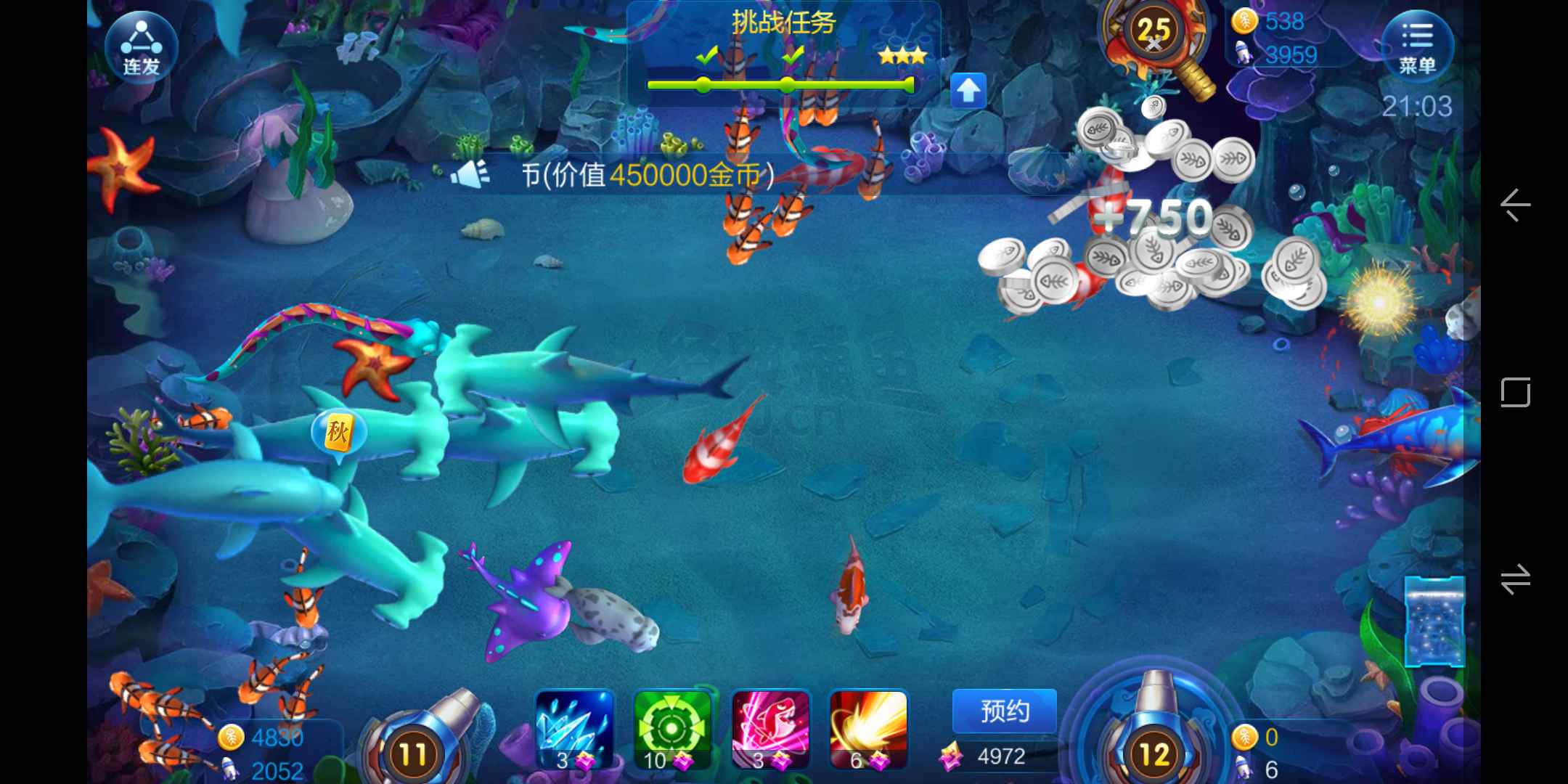The image size is (1568, 784).
Task: Tap the Android back navigation arrow
Action: coord(1516,205)
